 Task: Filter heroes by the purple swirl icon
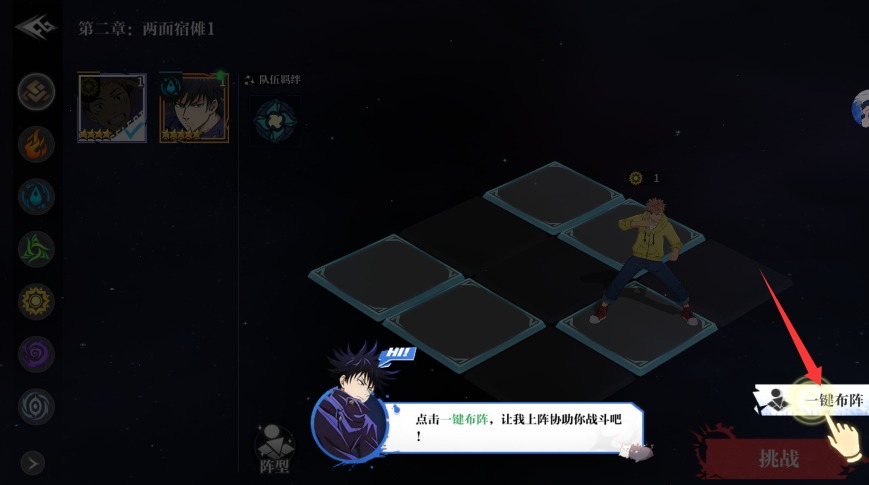coord(36,354)
